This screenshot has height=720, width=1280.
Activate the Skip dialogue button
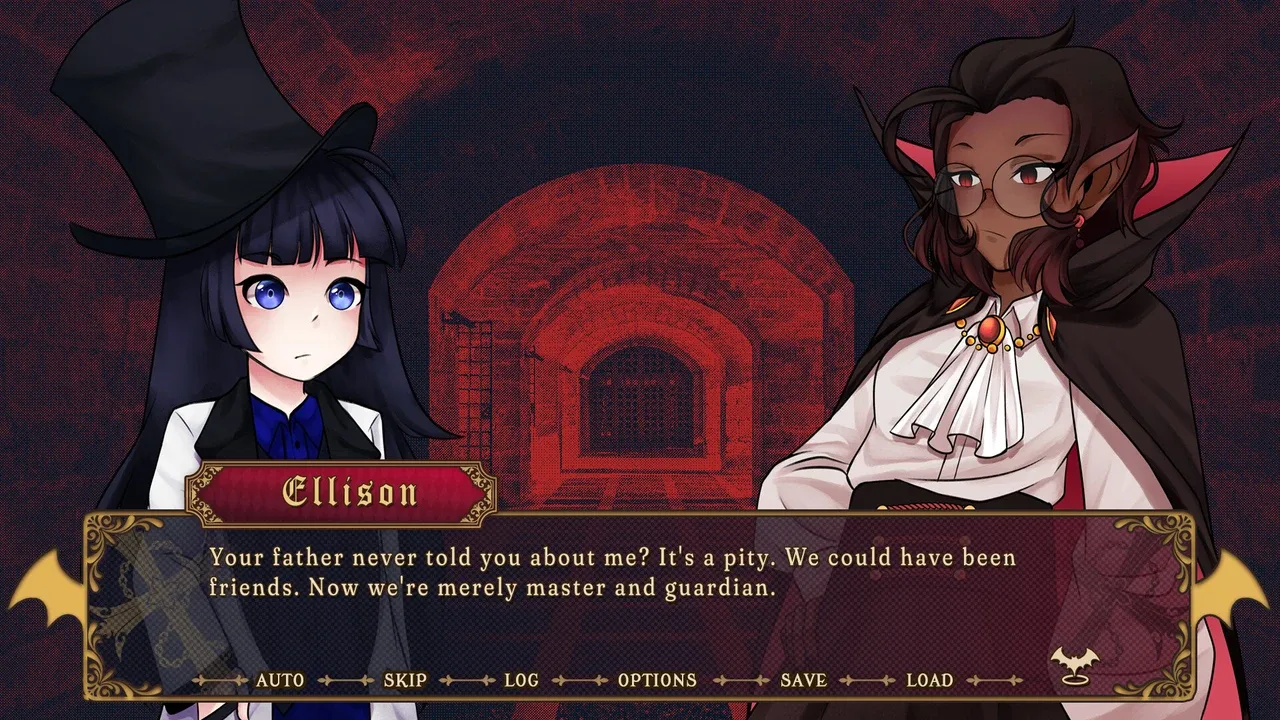[405, 680]
